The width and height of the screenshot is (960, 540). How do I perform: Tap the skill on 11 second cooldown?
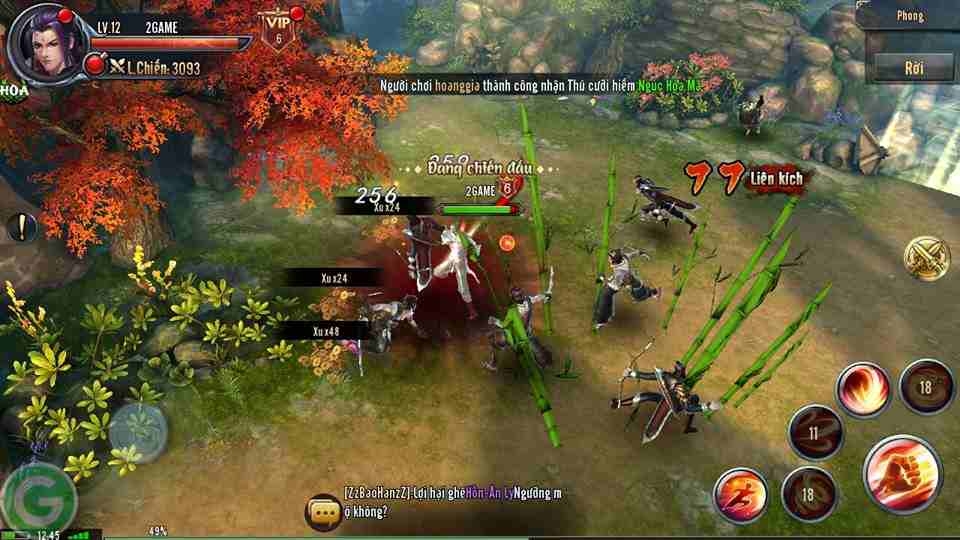815,433
